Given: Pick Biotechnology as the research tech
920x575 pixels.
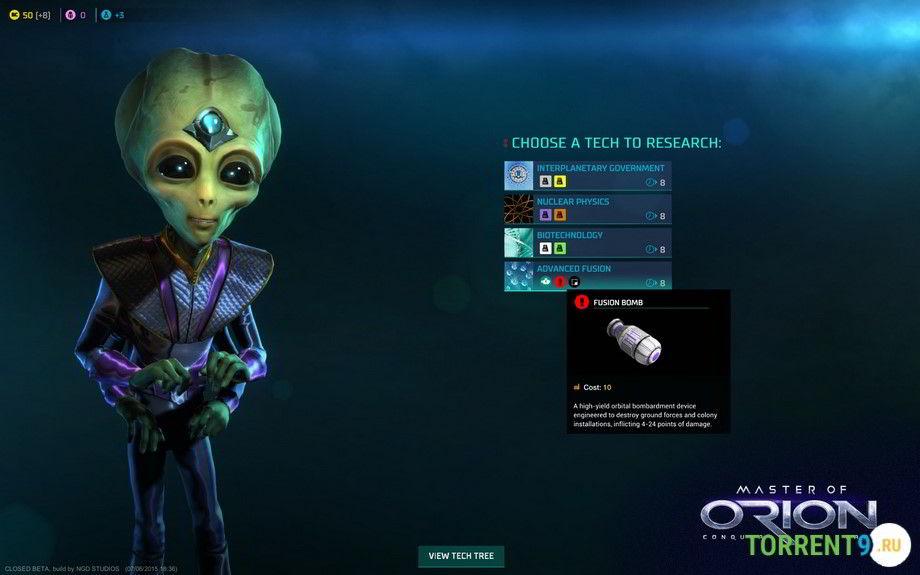Looking at the screenshot, I should coord(570,235).
